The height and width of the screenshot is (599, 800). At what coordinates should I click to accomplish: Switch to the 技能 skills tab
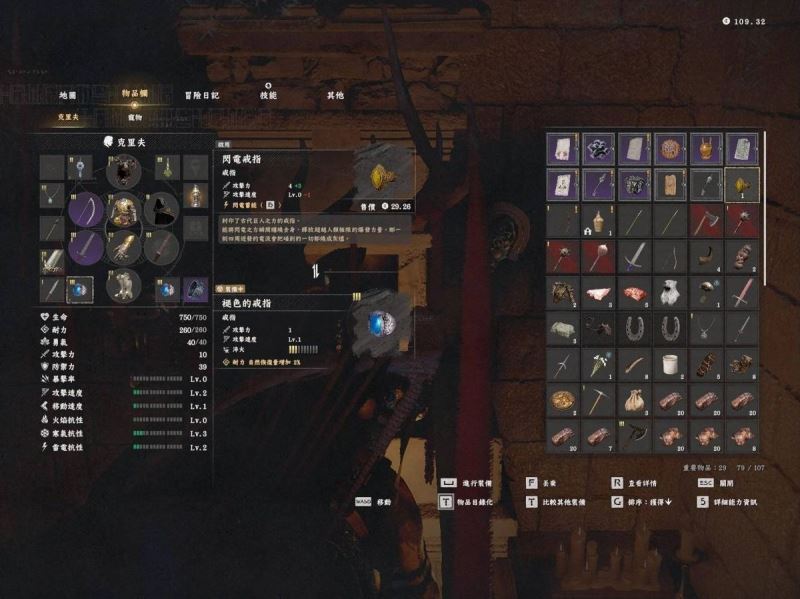point(268,96)
